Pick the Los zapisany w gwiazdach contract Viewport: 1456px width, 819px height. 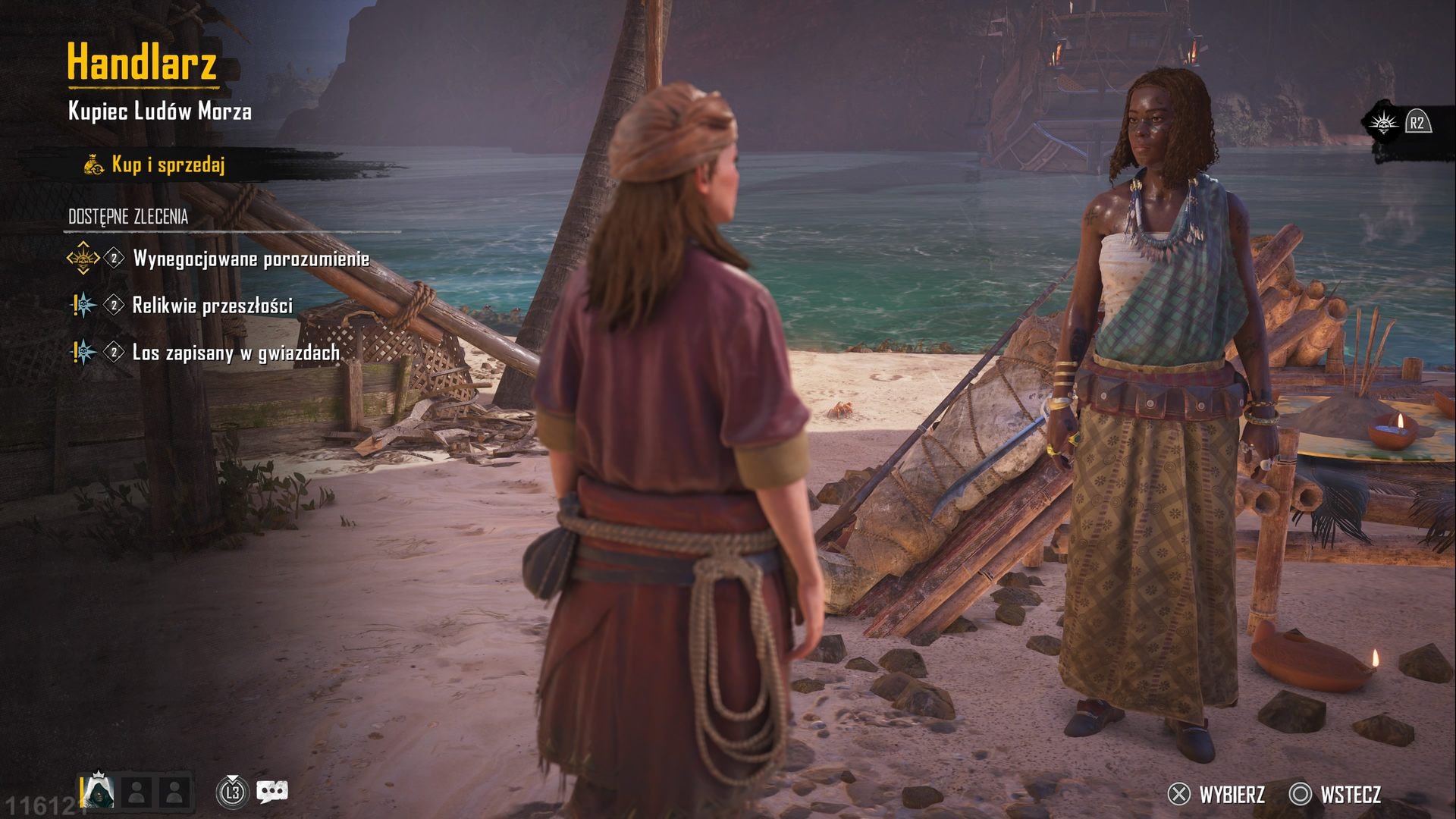pos(235,353)
